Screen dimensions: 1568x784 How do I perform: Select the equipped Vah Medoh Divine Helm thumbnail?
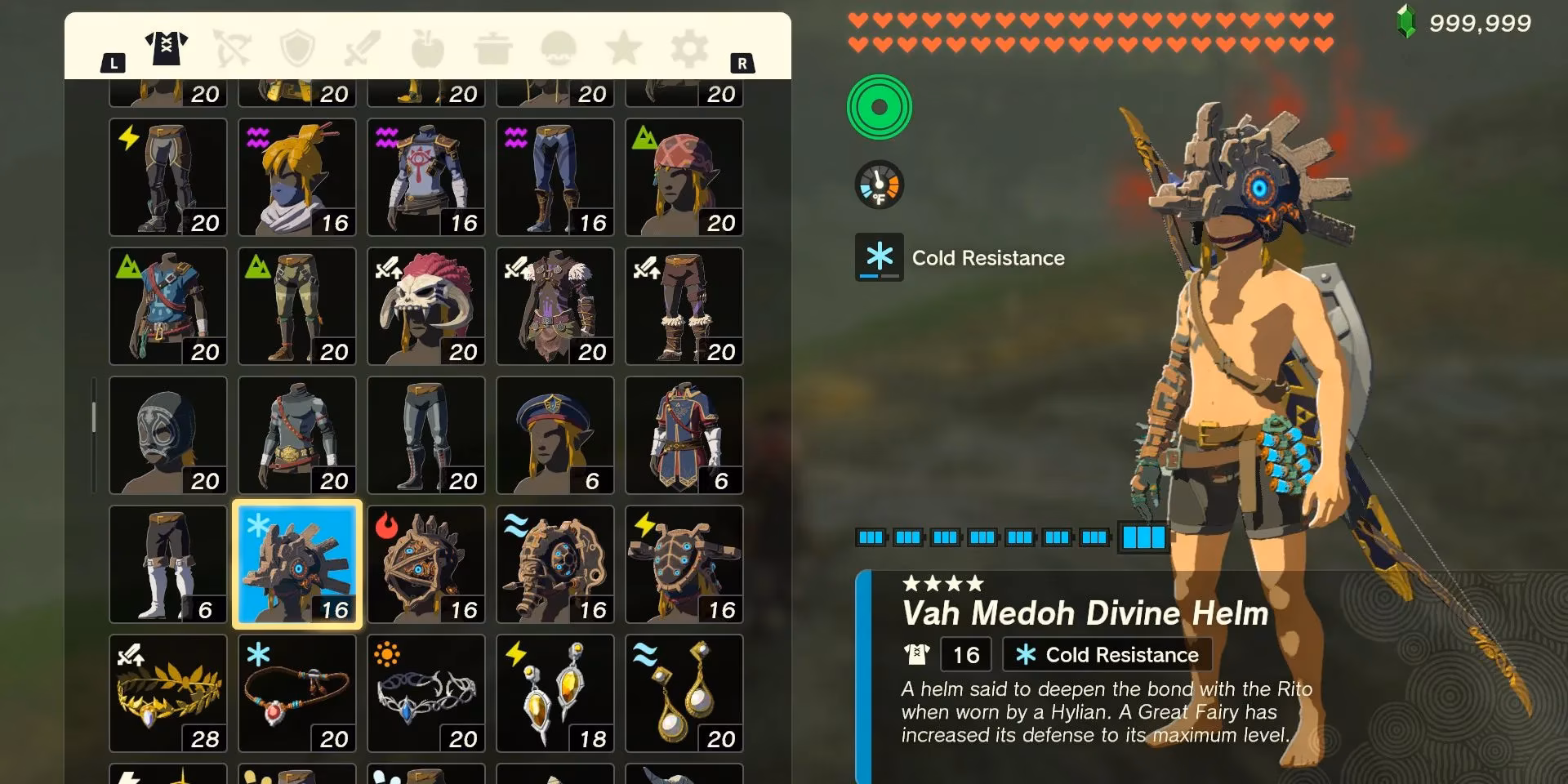[296, 563]
